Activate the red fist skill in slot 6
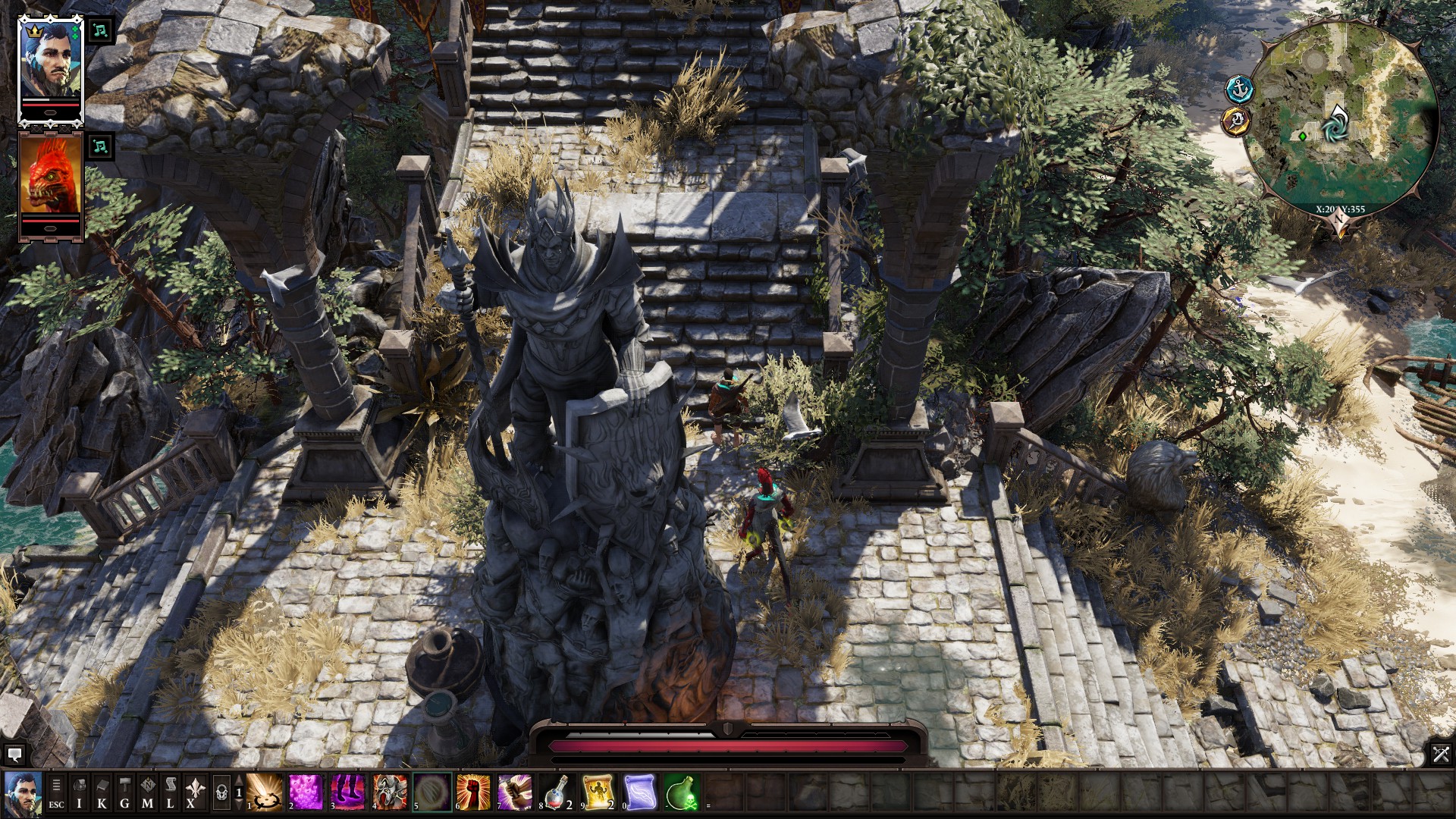 pyautogui.click(x=473, y=792)
